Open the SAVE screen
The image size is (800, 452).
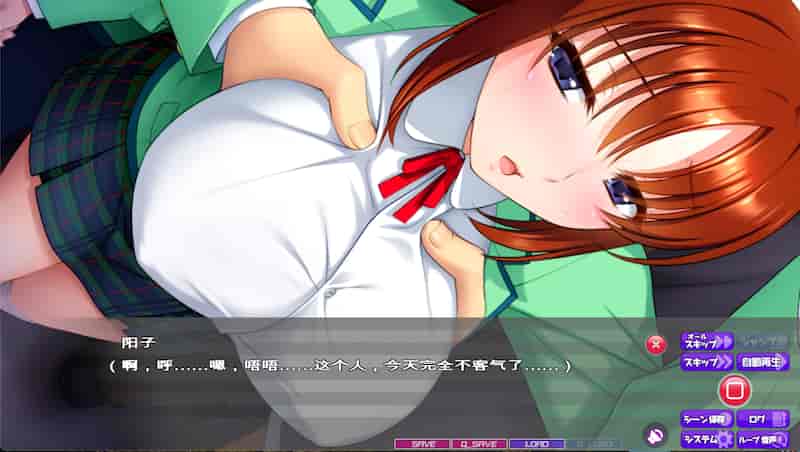tap(422, 443)
